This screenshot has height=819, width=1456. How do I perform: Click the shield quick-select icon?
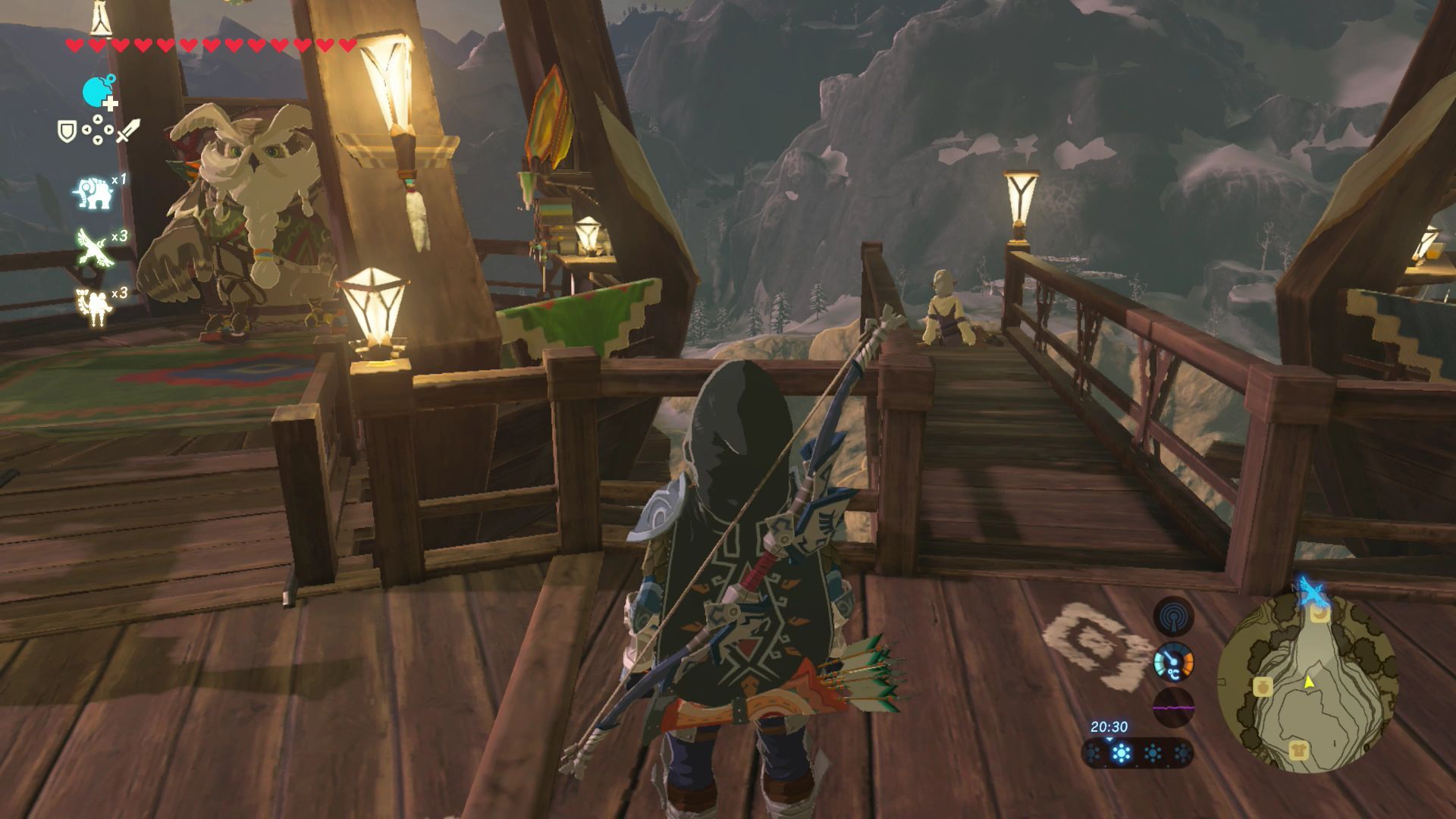pyautogui.click(x=67, y=131)
